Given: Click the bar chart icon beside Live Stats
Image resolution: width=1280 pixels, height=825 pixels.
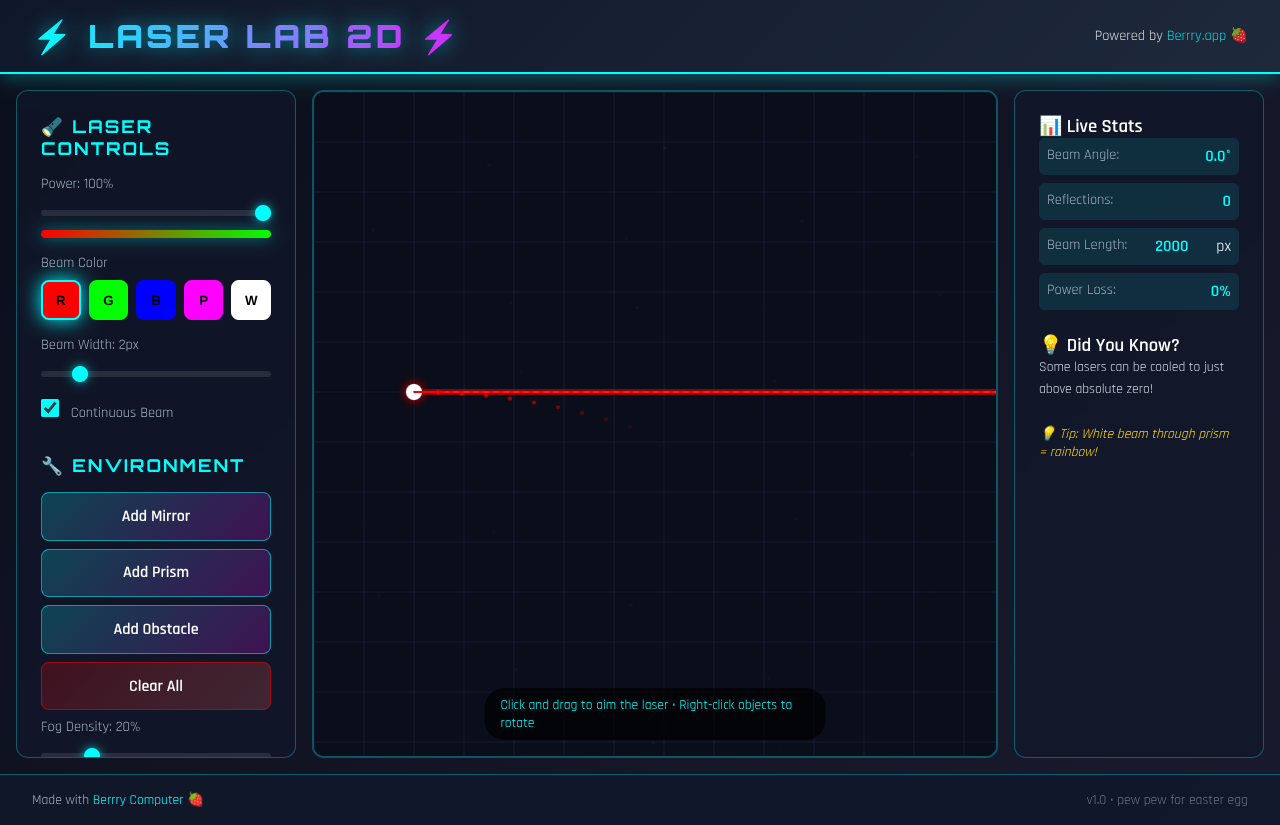Looking at the screenshot, I should (x=1049, y=125).
